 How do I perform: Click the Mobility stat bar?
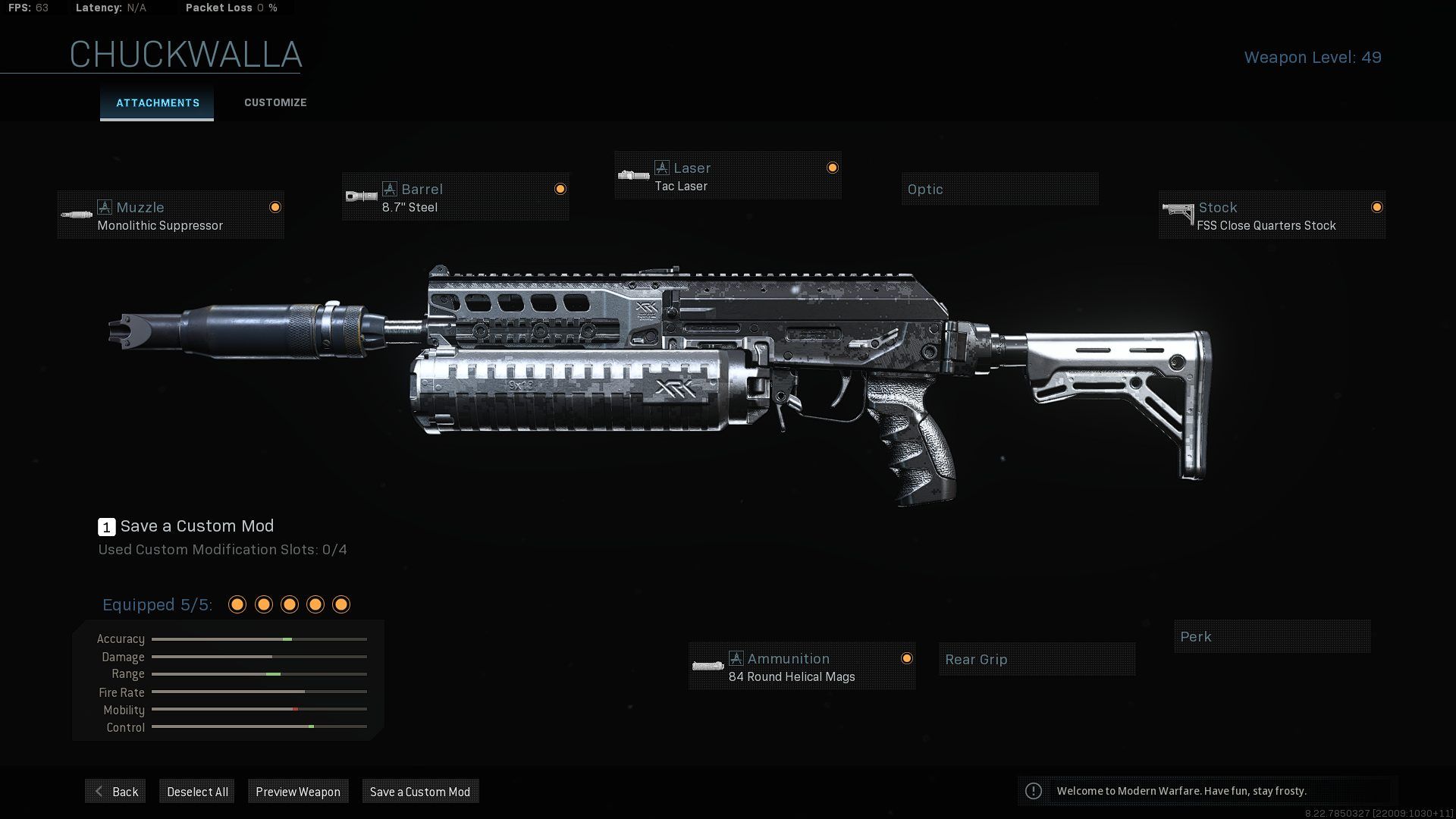[259, 709]
